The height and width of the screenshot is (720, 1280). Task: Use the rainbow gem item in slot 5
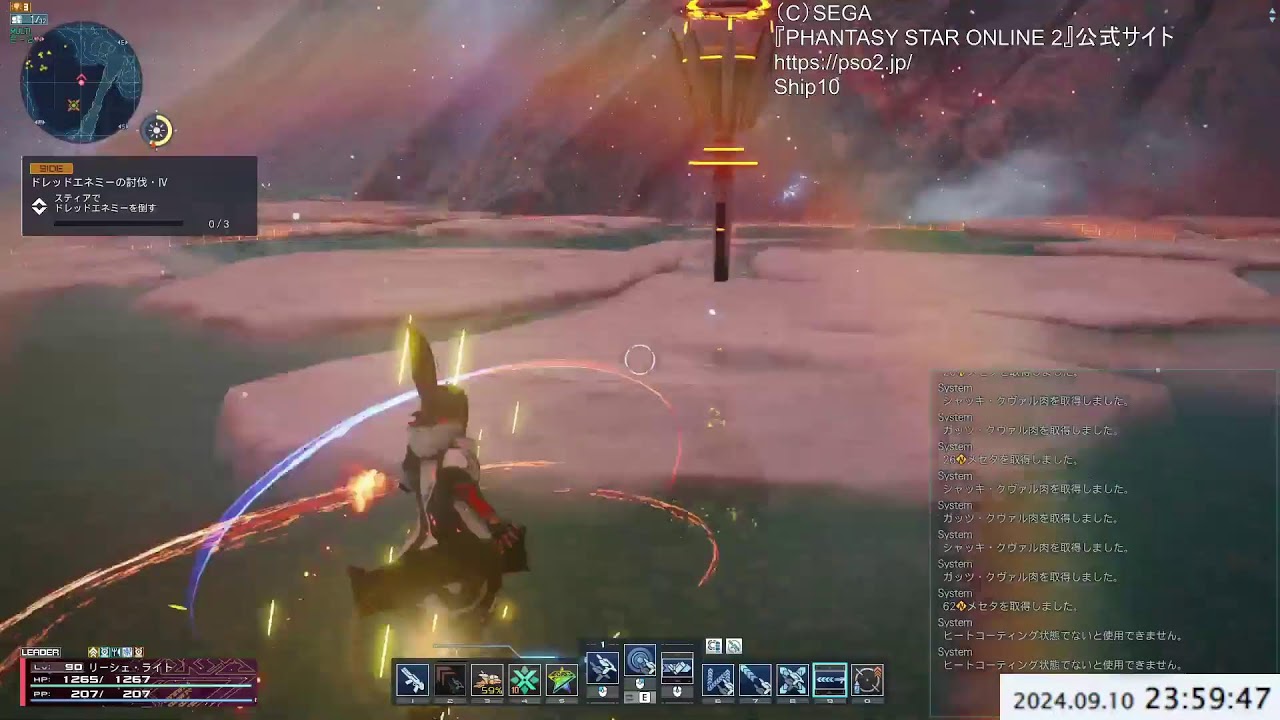click(560, 681)
